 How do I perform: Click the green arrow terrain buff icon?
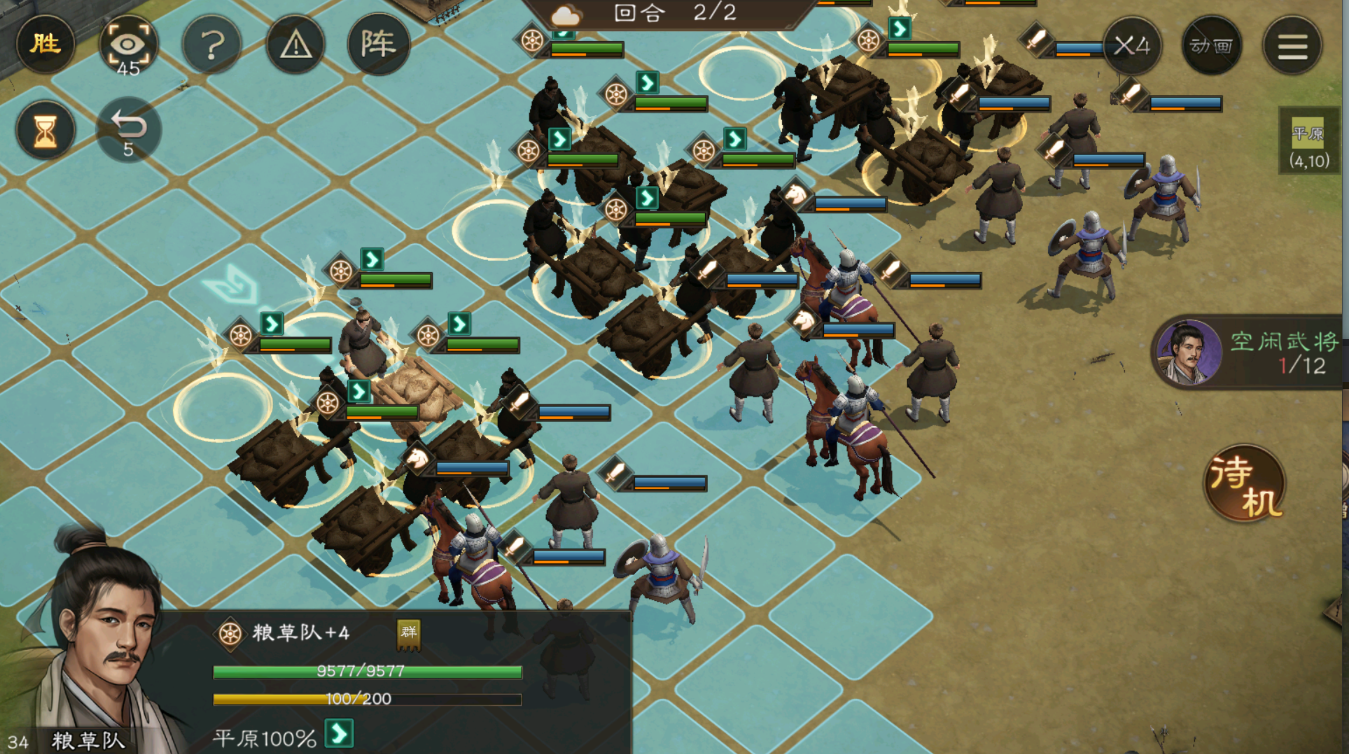click(340, 734)
